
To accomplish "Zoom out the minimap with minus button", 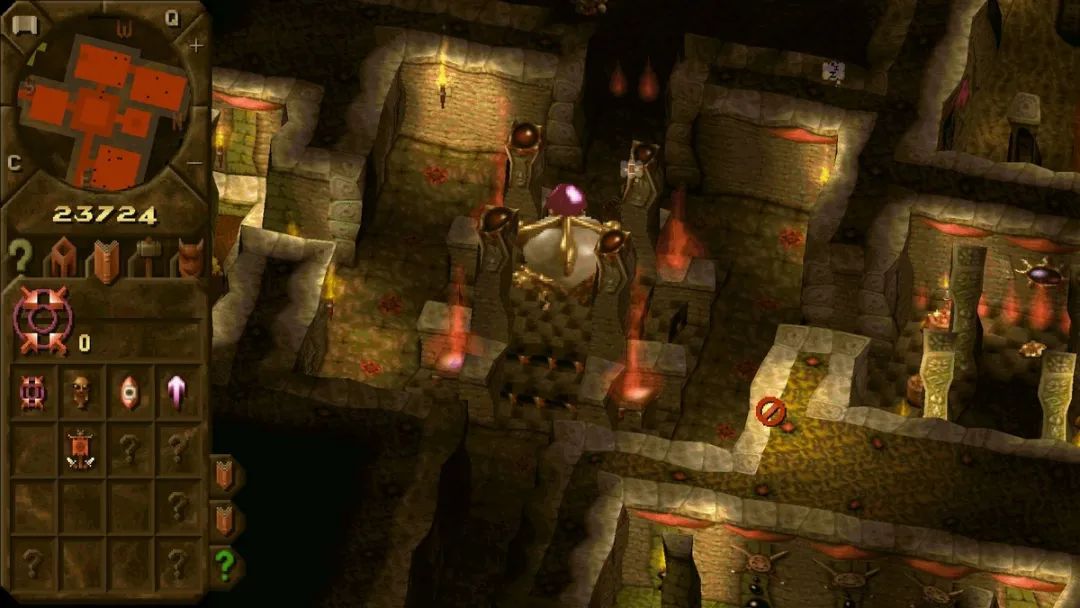I will 194,162.
